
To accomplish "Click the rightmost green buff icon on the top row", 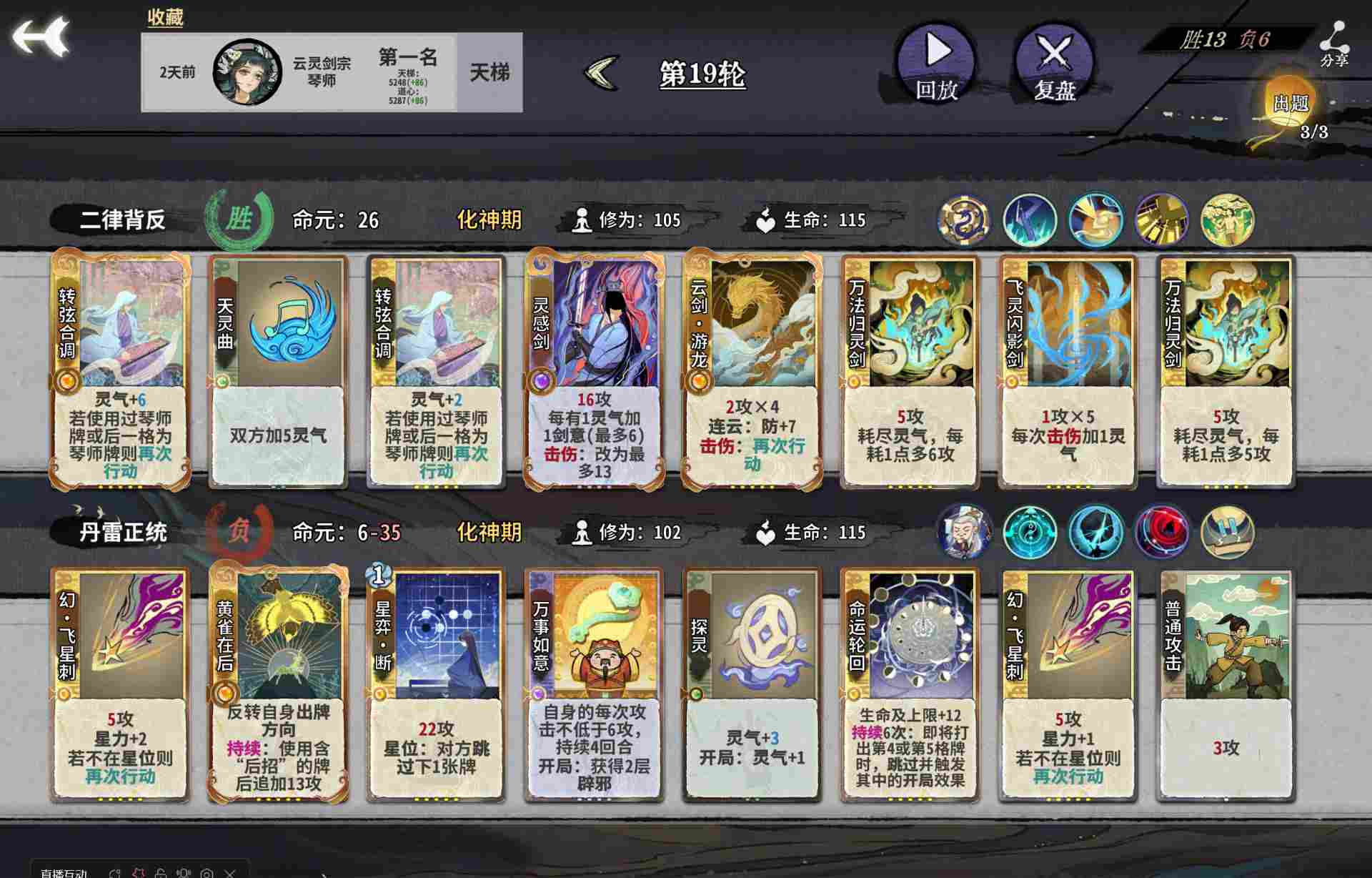I will click(x=1228, y=219).
